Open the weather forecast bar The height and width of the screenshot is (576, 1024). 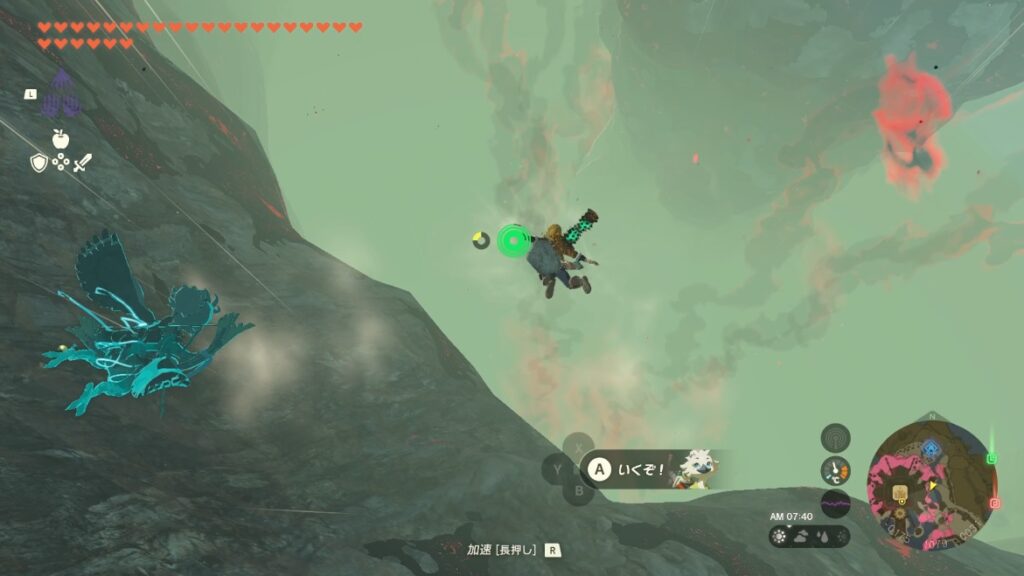click(x=809, y=536)
